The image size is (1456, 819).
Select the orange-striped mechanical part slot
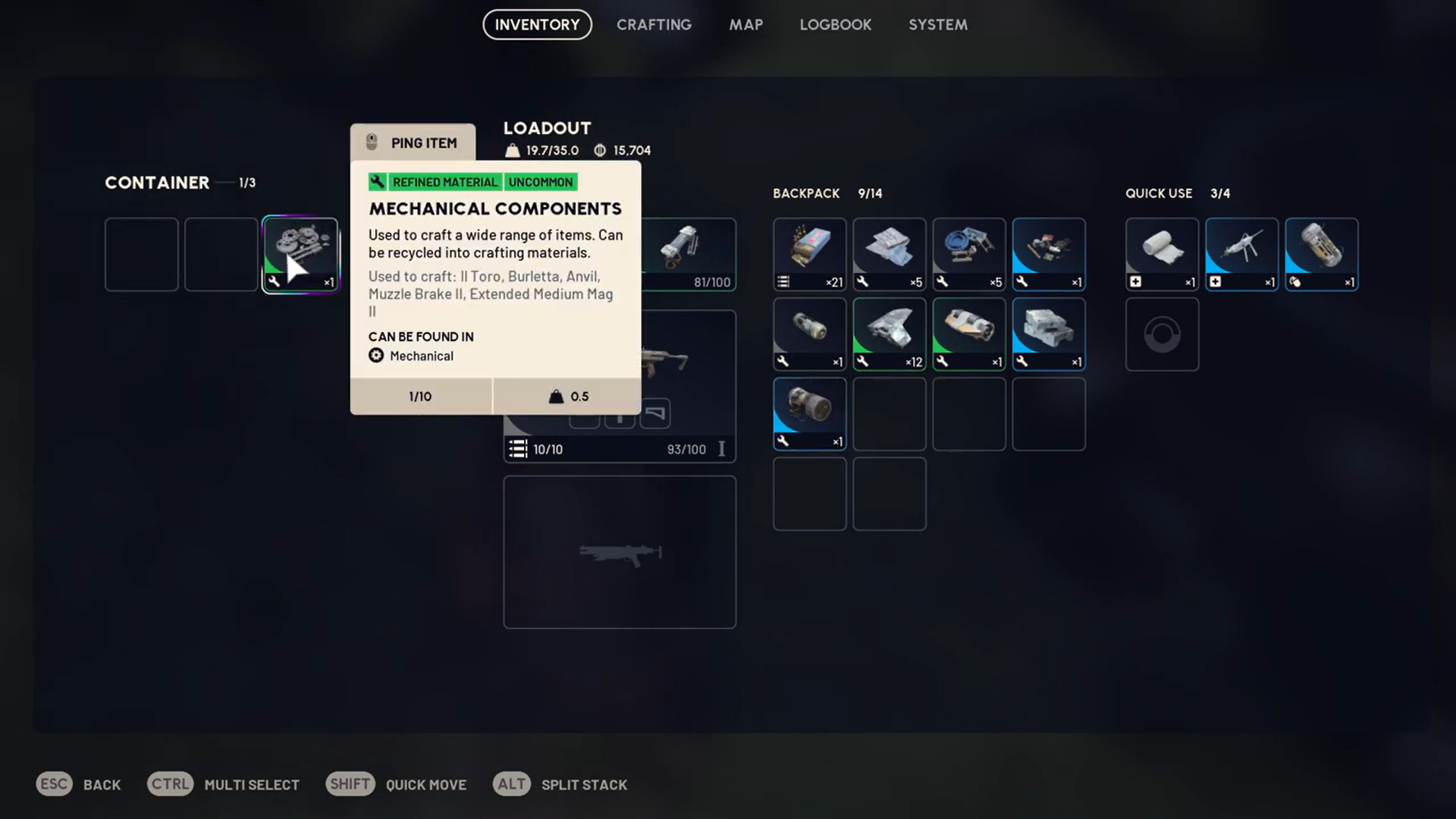968,334
